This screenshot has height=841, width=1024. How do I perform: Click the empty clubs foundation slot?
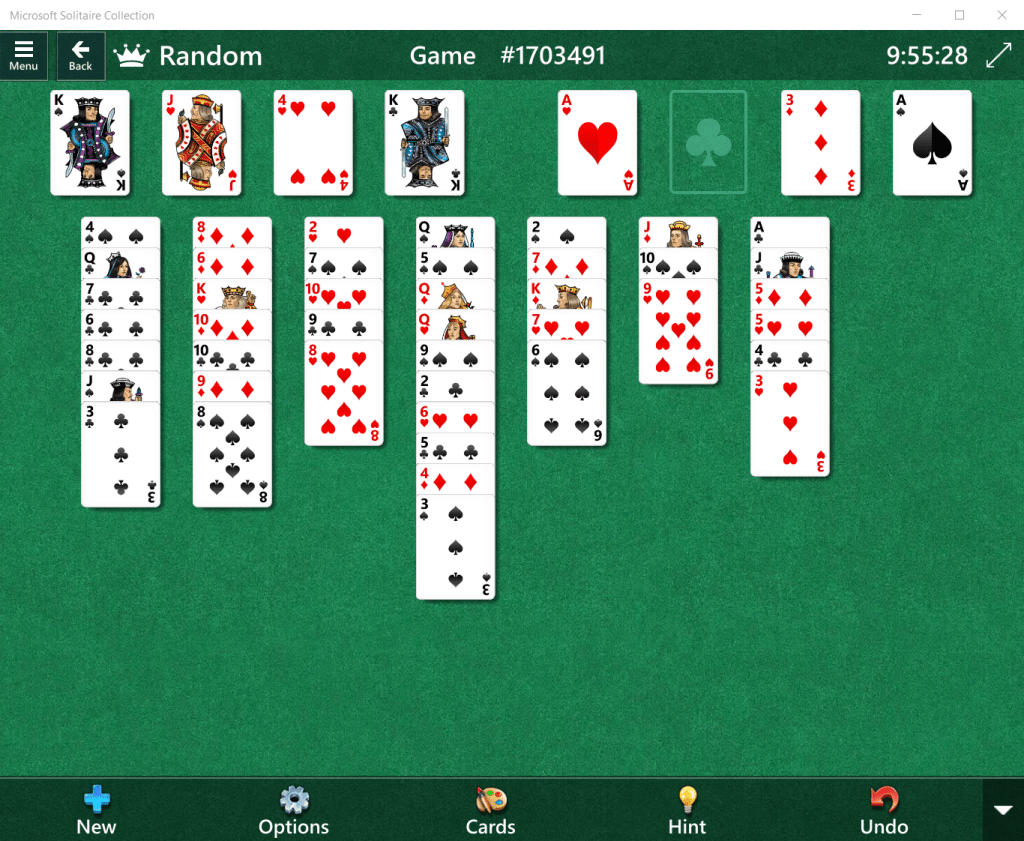708,143
